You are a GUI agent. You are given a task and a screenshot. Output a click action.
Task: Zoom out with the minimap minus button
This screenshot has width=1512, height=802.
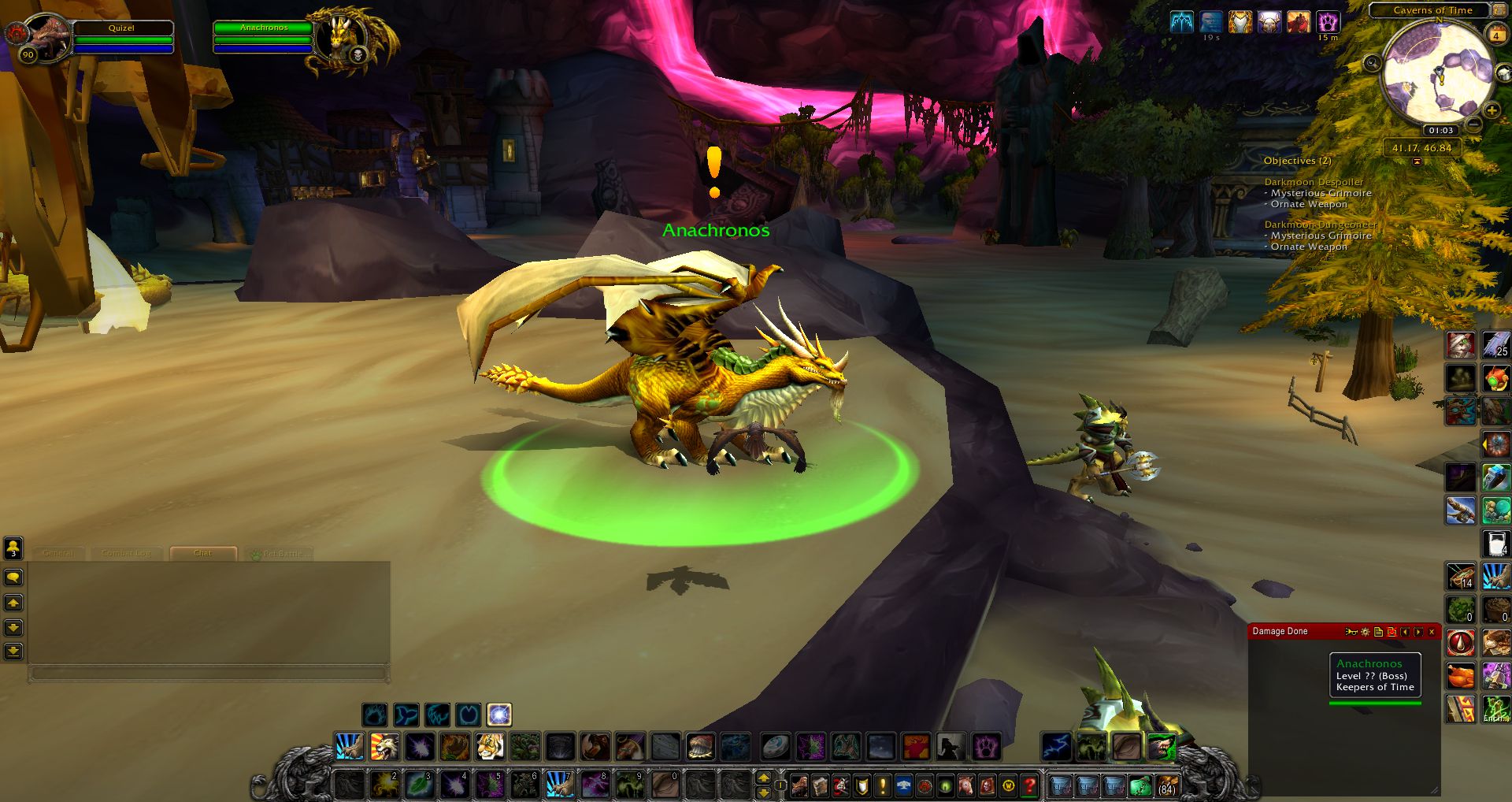(1474, 125)
